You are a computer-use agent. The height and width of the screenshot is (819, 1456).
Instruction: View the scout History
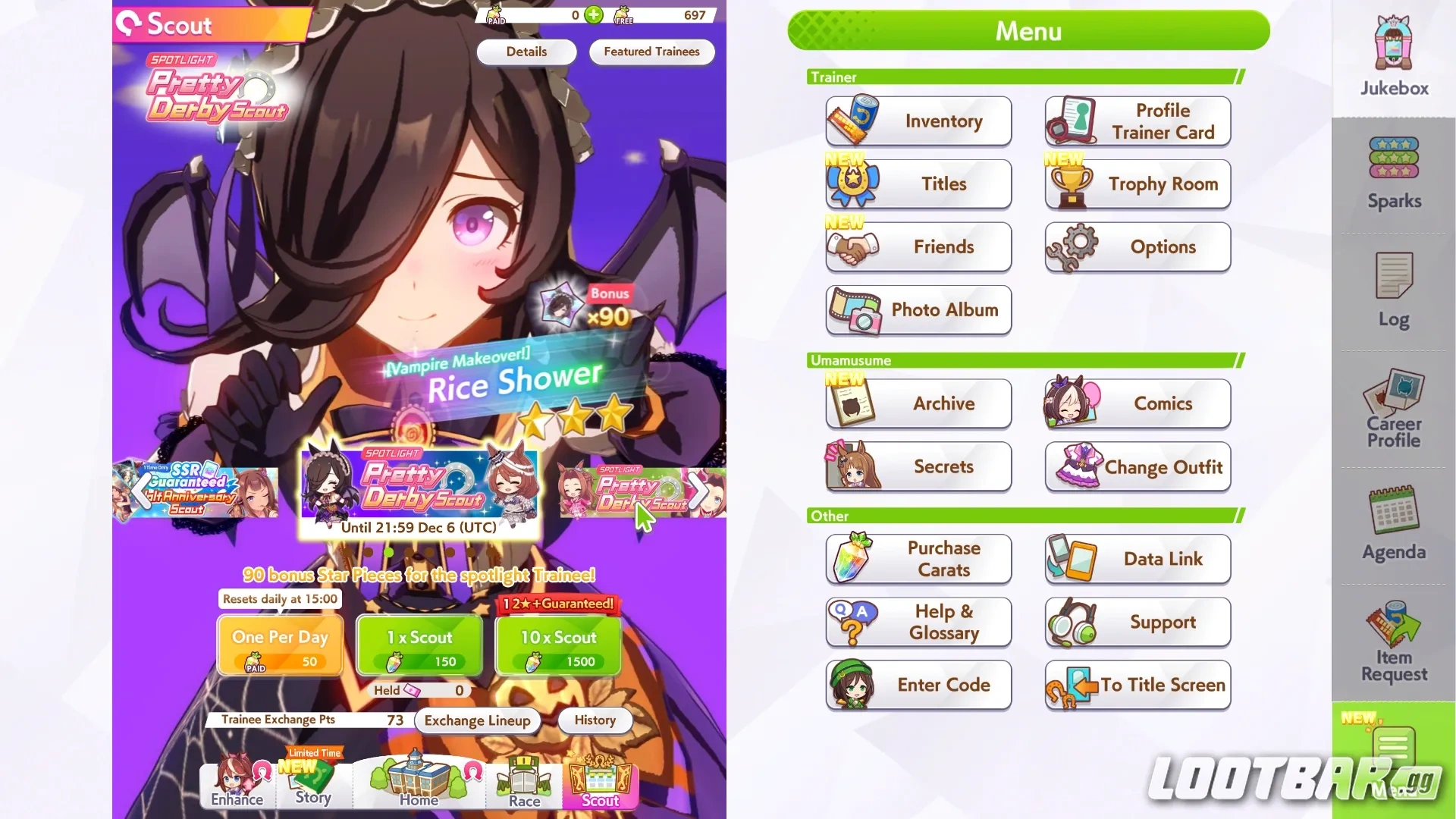(595, 720)
